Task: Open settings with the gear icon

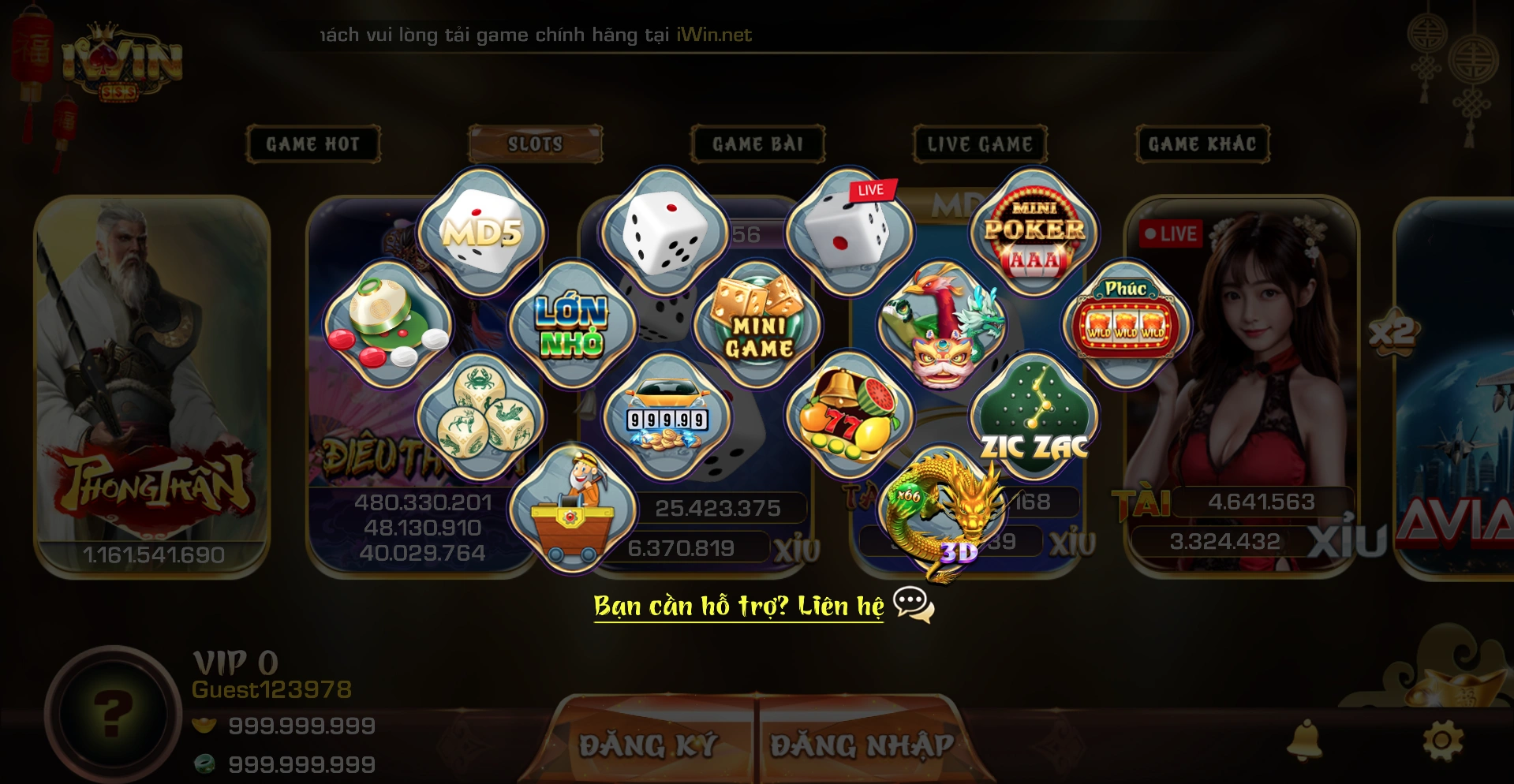Action: click(1442, 741)
